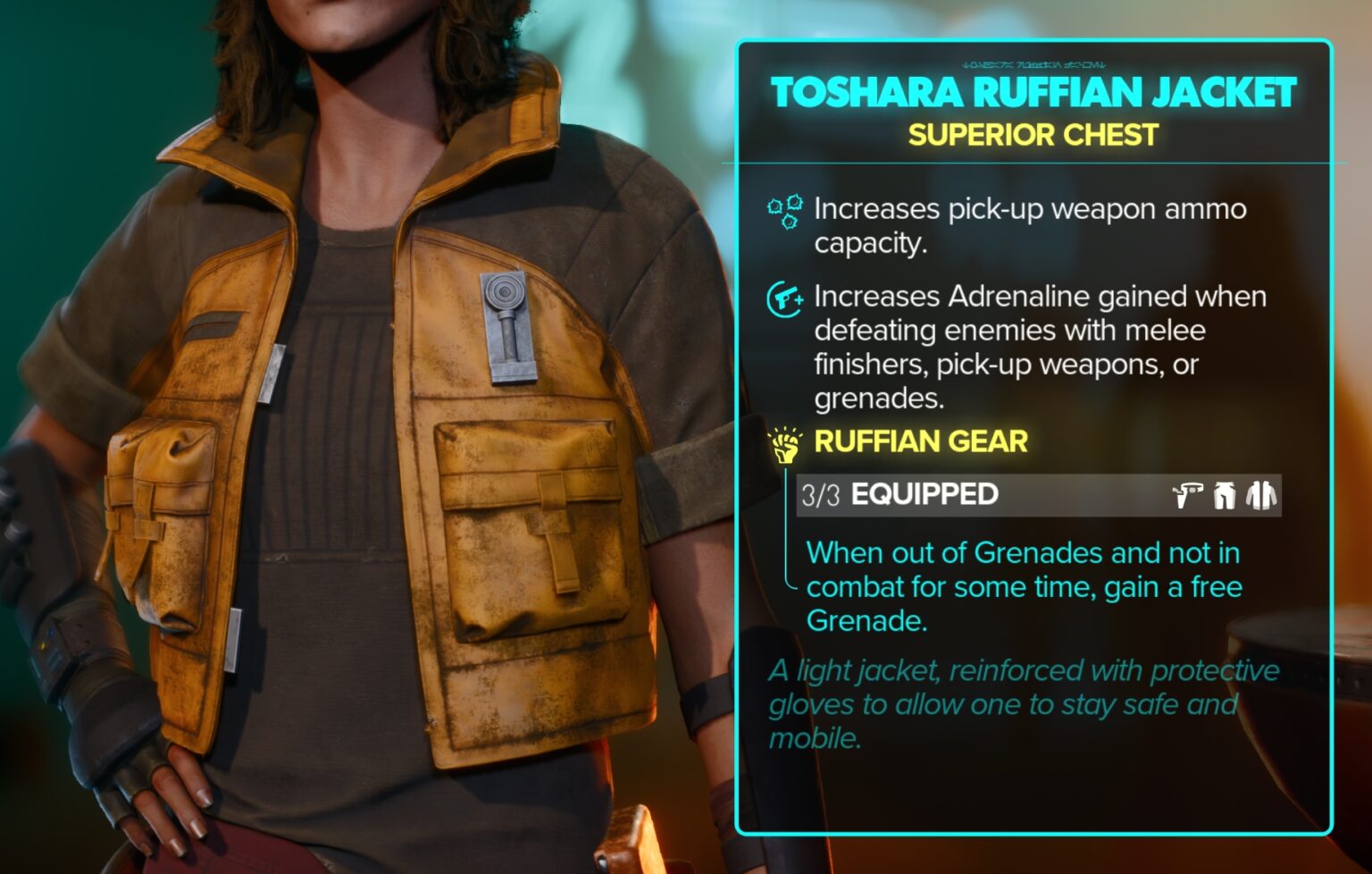Click the holster belt slot icon
The height and width of the screenshot is (874, 1372).
(x=1185, y=495)
